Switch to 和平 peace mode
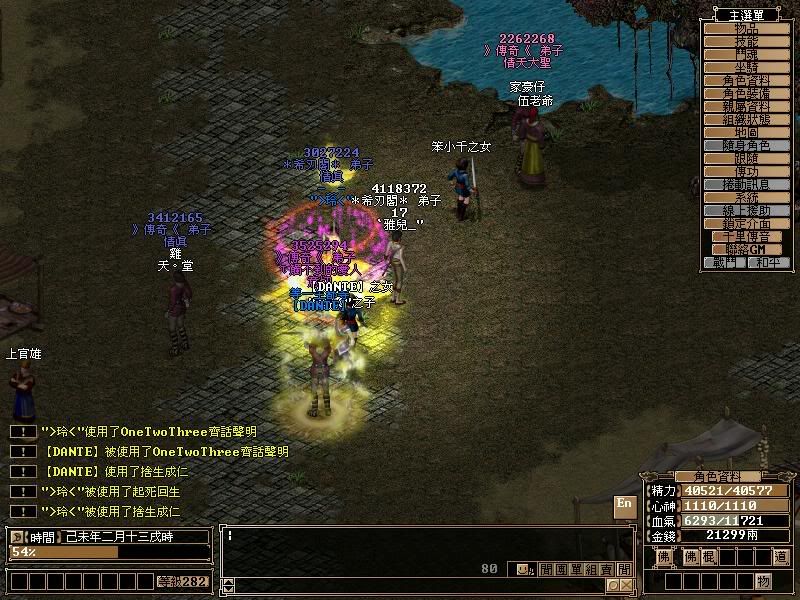The image size is (800, 600). 768,262
